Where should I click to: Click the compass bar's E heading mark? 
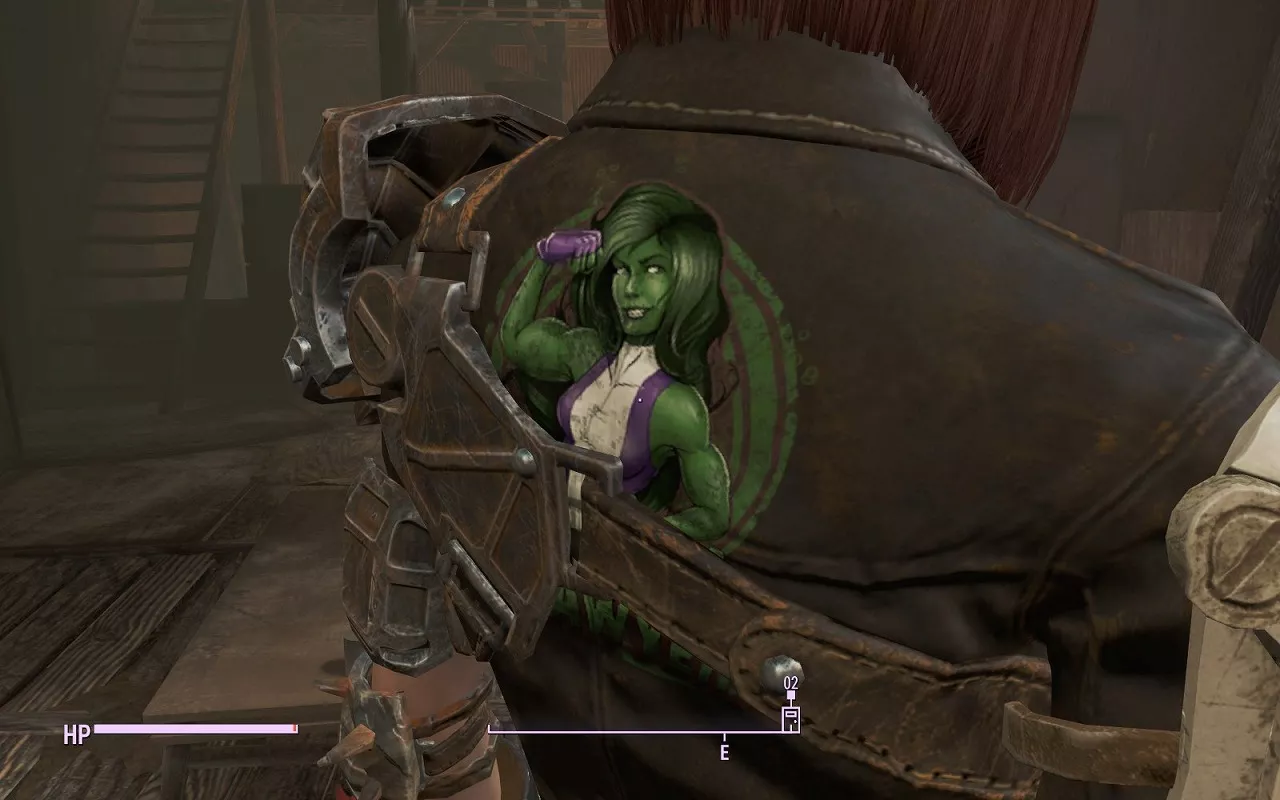[x=724, y=751]
